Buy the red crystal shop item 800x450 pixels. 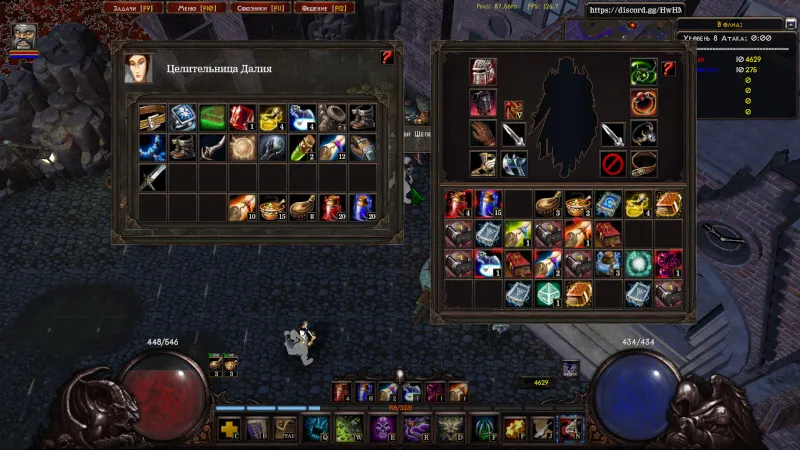coord(242,118)
